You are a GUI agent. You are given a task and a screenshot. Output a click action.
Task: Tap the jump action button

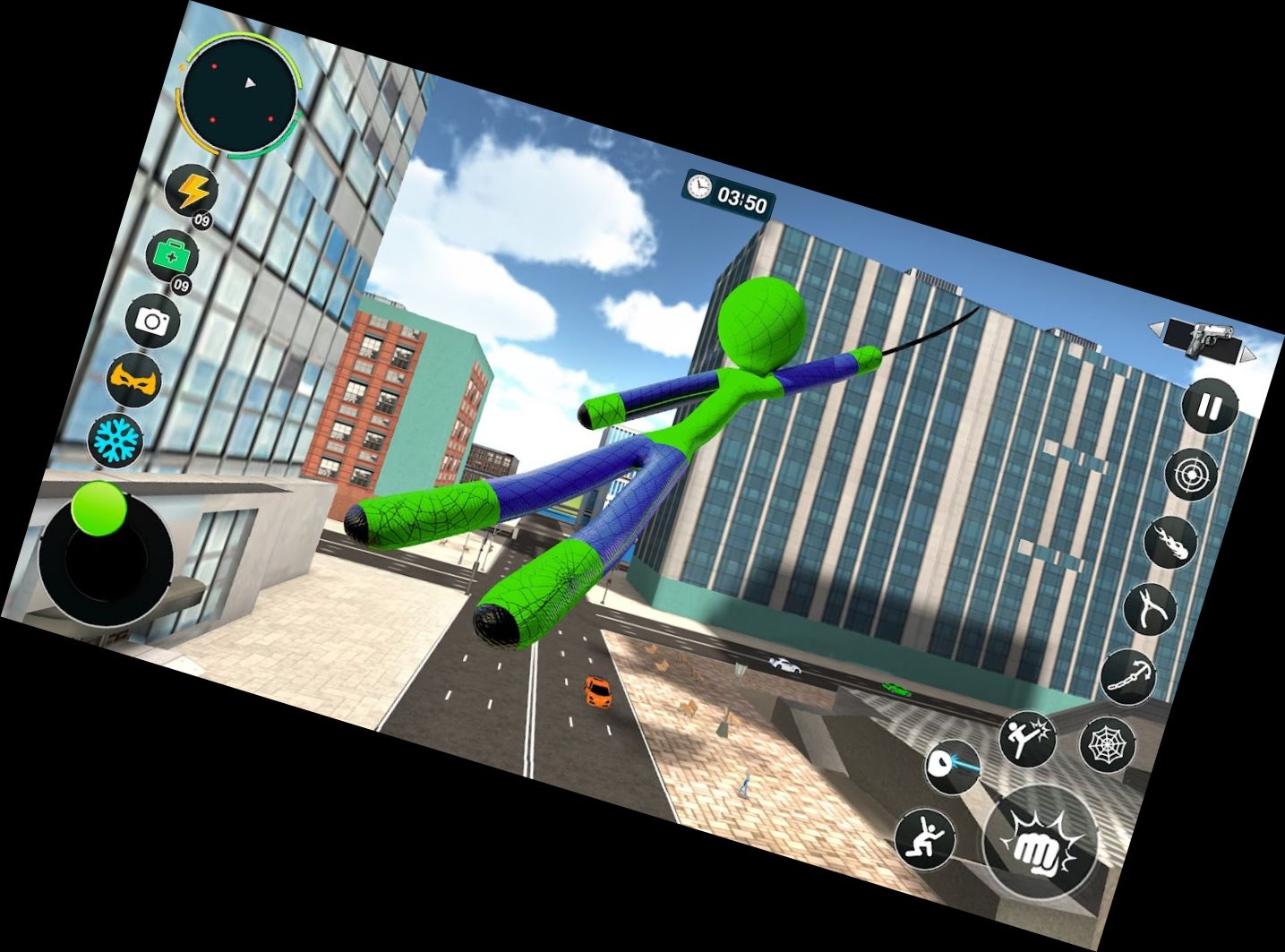926,839
